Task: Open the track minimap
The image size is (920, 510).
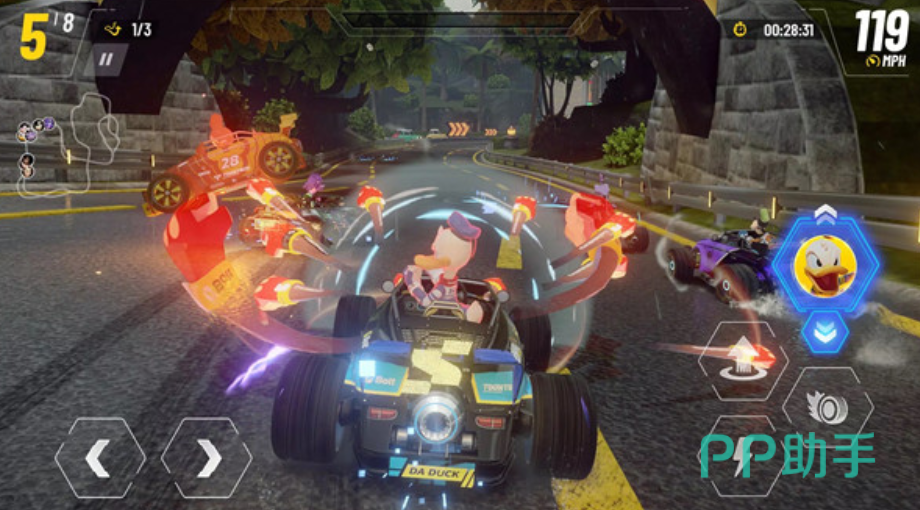Action: [x=65, y=140]
